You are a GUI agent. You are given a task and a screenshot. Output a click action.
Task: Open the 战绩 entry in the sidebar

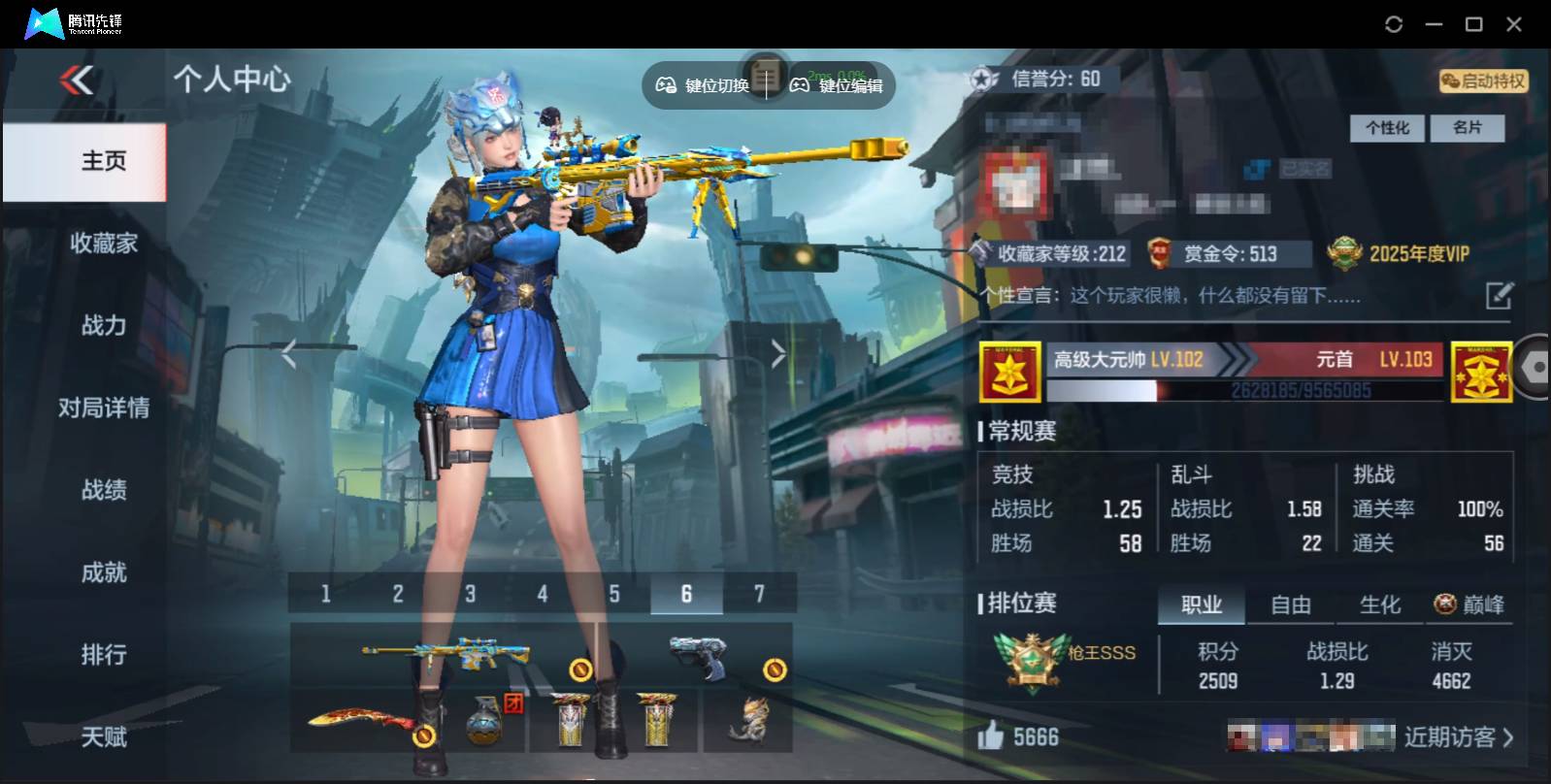[103, 491]
